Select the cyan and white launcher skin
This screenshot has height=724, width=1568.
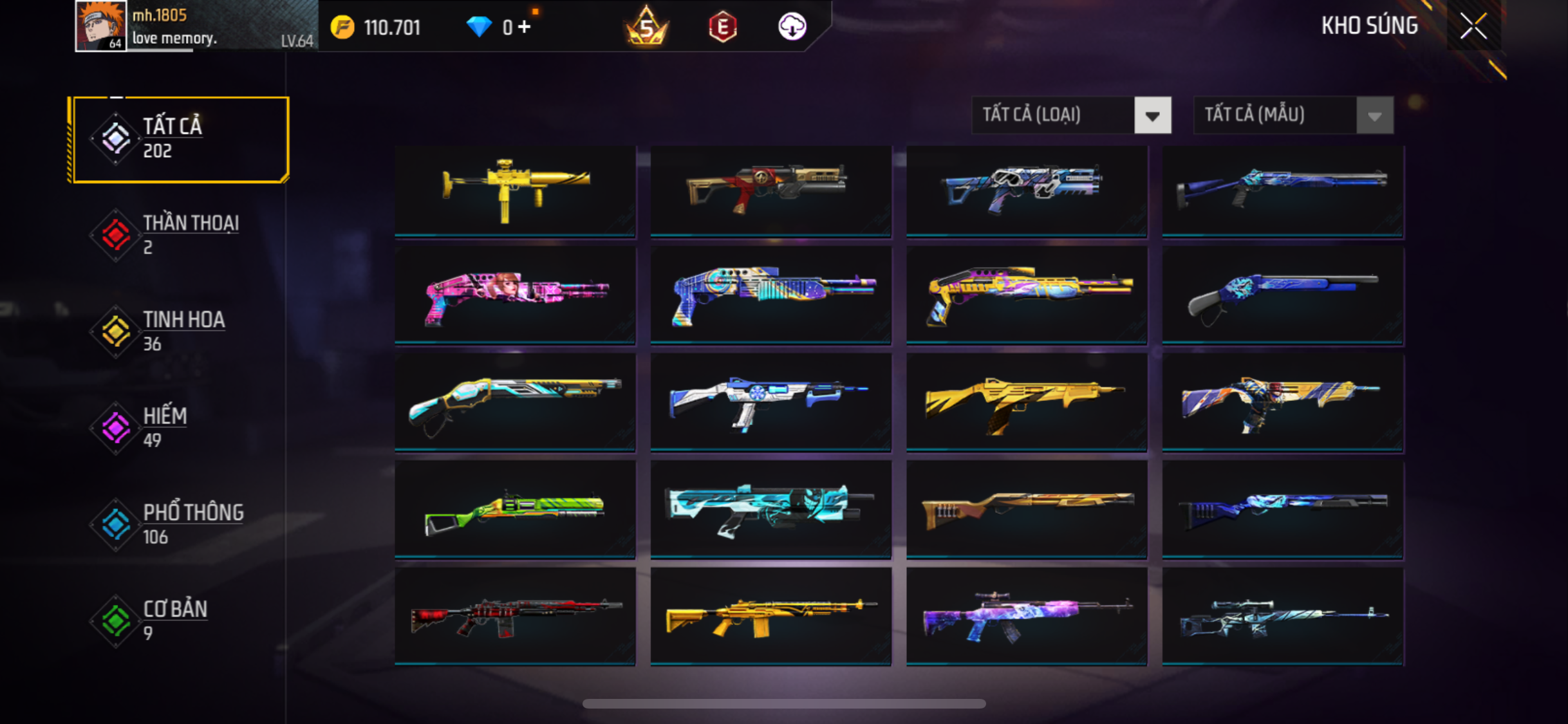(770, 508)
